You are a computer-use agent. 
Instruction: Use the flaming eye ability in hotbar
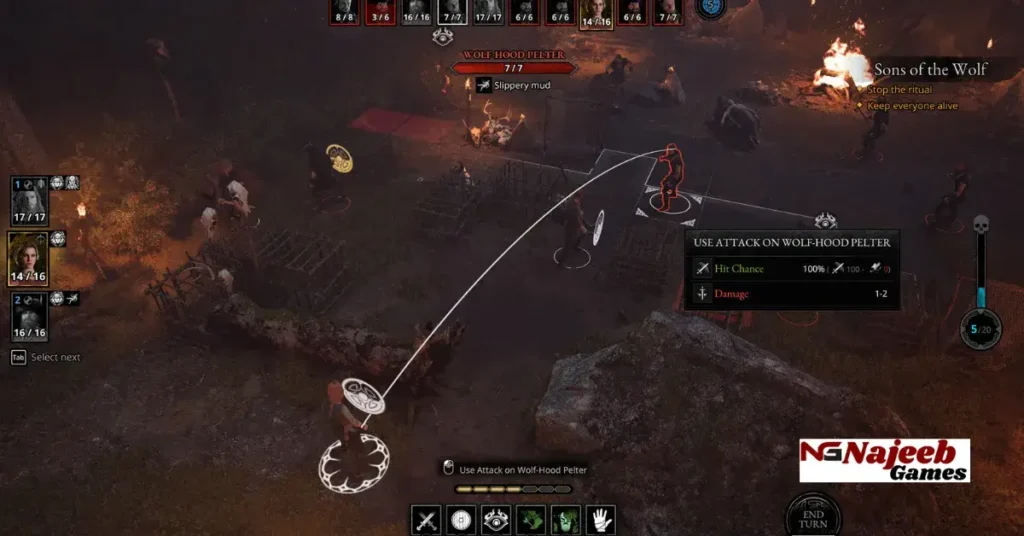click(x=496, y=520)
